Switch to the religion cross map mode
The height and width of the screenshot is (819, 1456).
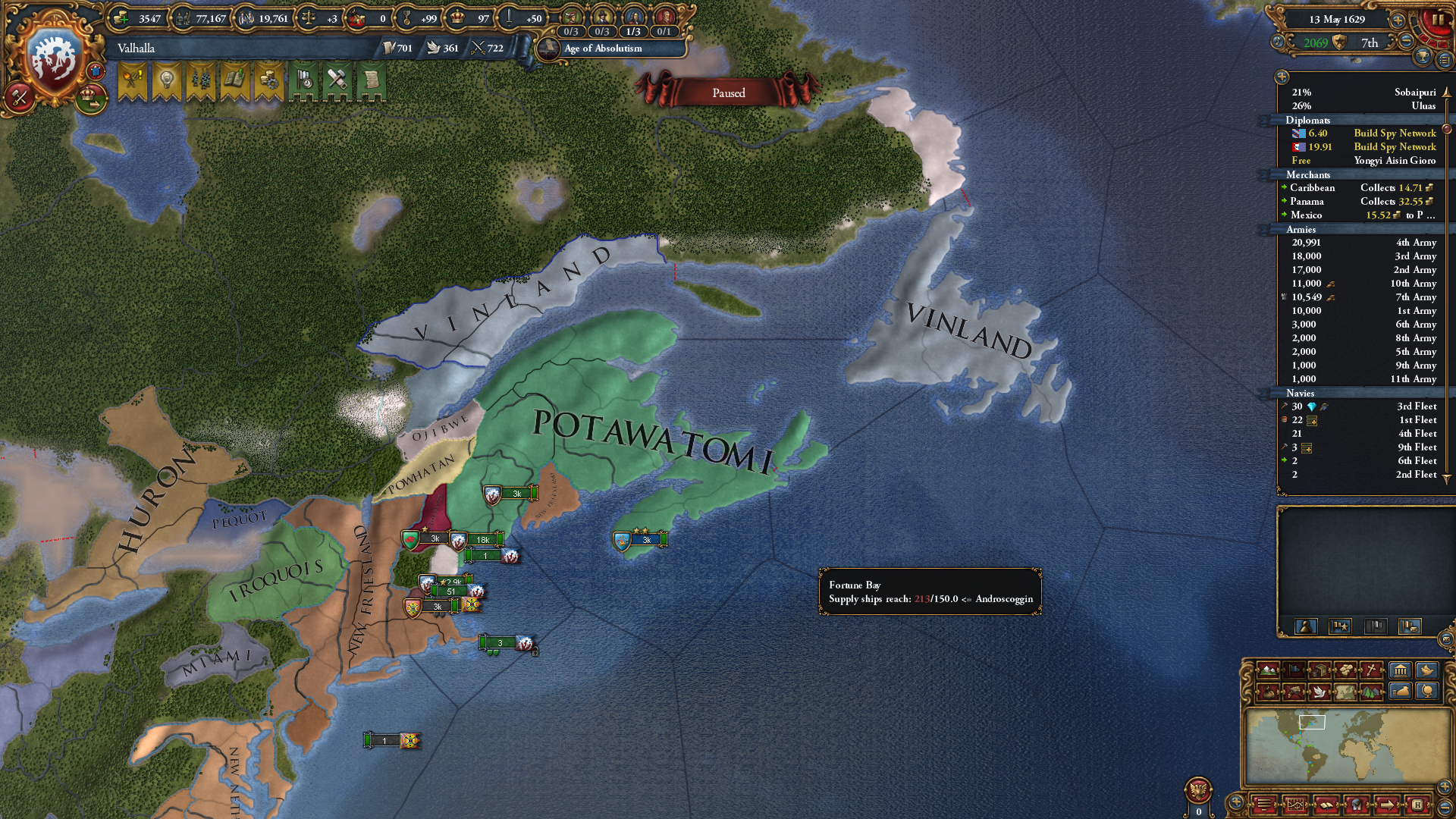(x=1372, y=670)
